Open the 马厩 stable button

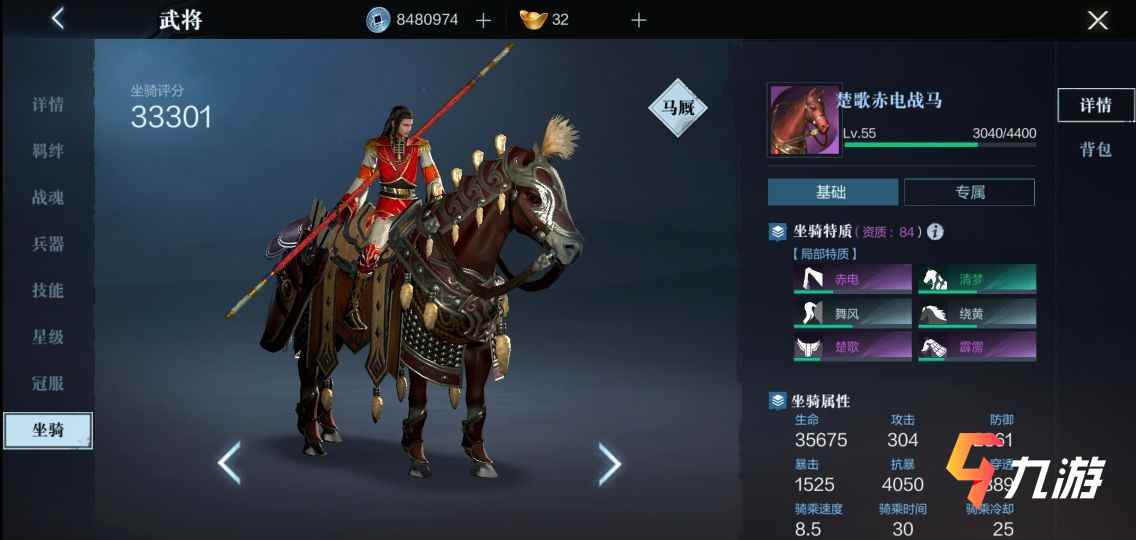pyautogui.click(x=678, y=108)
